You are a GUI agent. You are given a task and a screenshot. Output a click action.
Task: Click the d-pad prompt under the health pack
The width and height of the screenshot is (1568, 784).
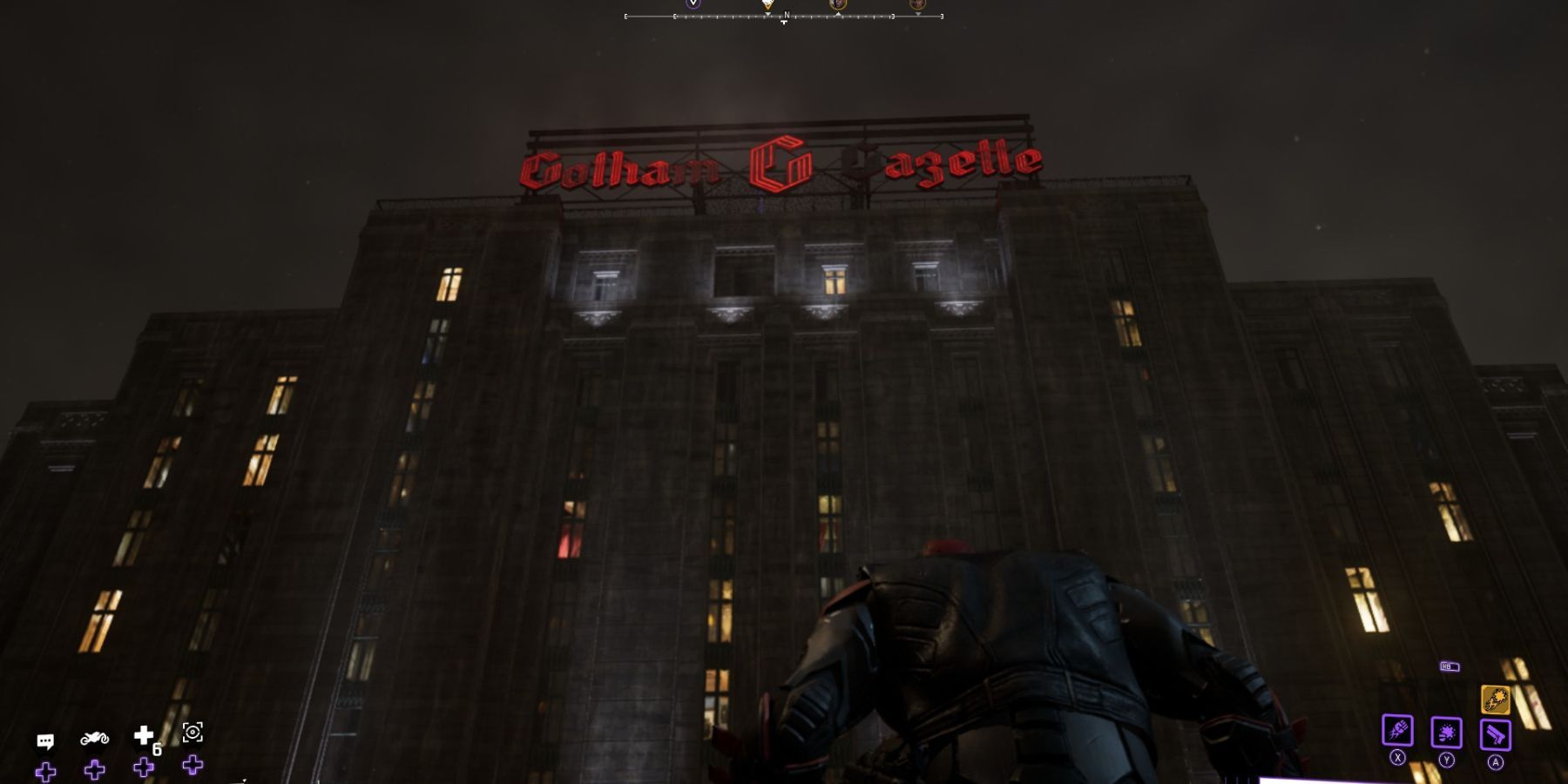142,768
